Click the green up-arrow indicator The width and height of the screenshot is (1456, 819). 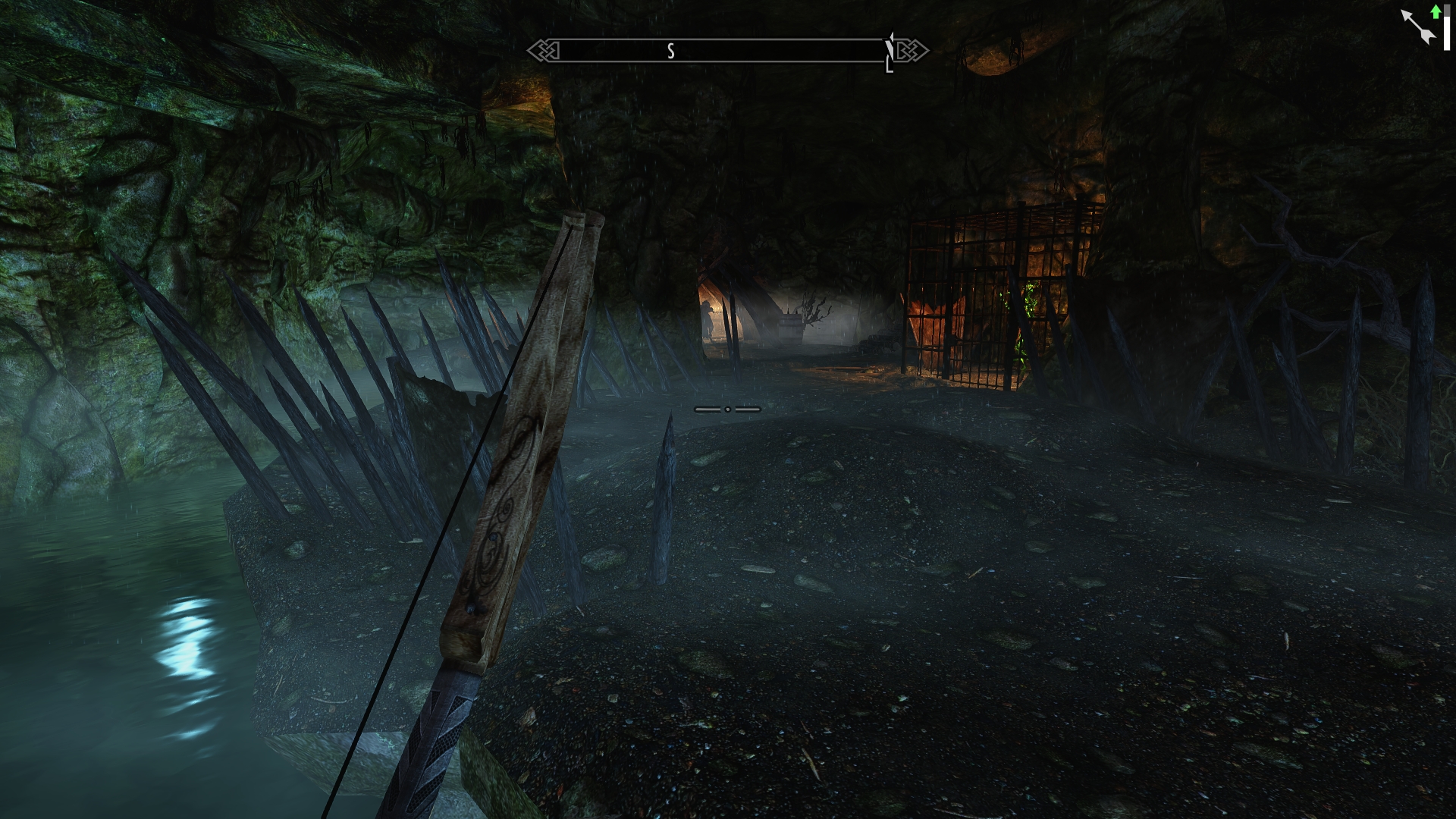1436,12
